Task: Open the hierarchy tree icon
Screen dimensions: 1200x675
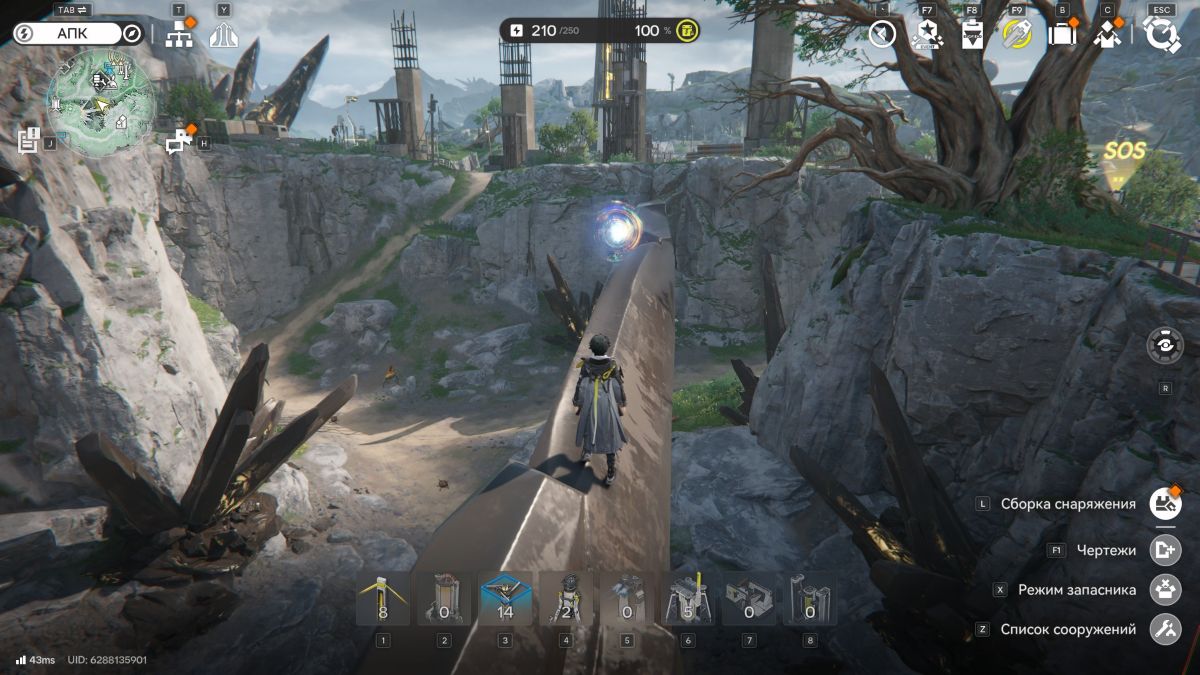Action: point(179,34)
